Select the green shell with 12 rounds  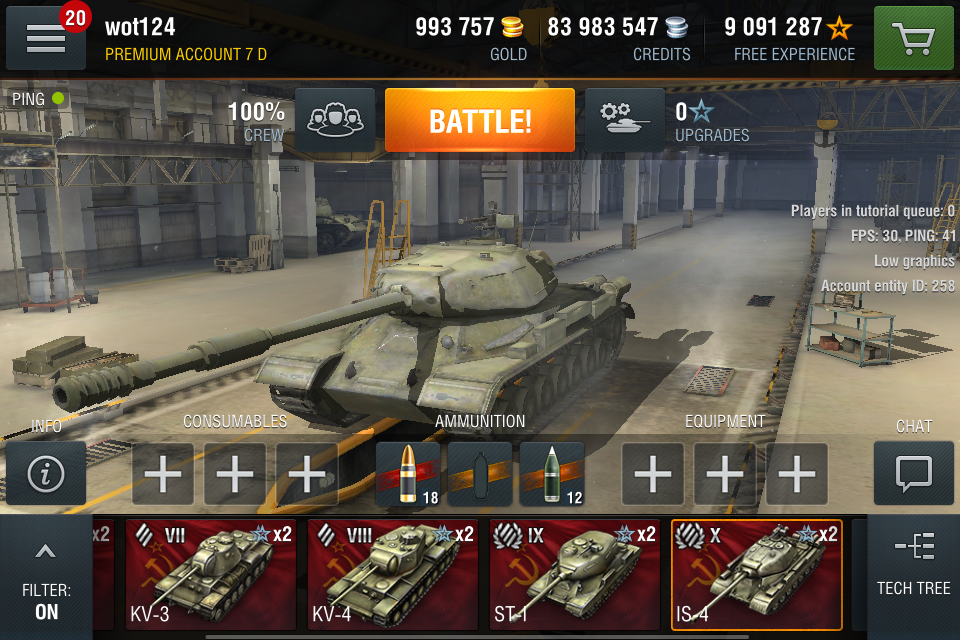coord(552,474)
